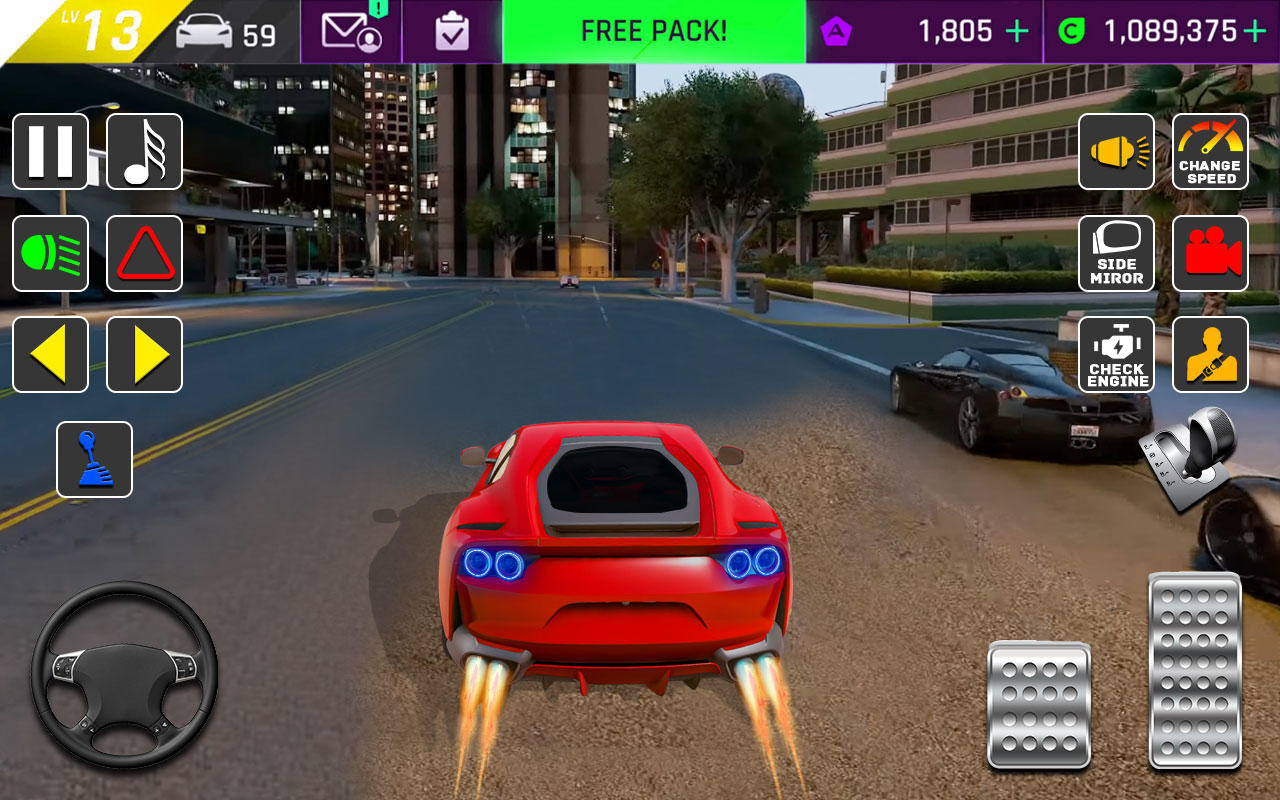Change camera view with the video camera icon

(x=1210, y=252)
